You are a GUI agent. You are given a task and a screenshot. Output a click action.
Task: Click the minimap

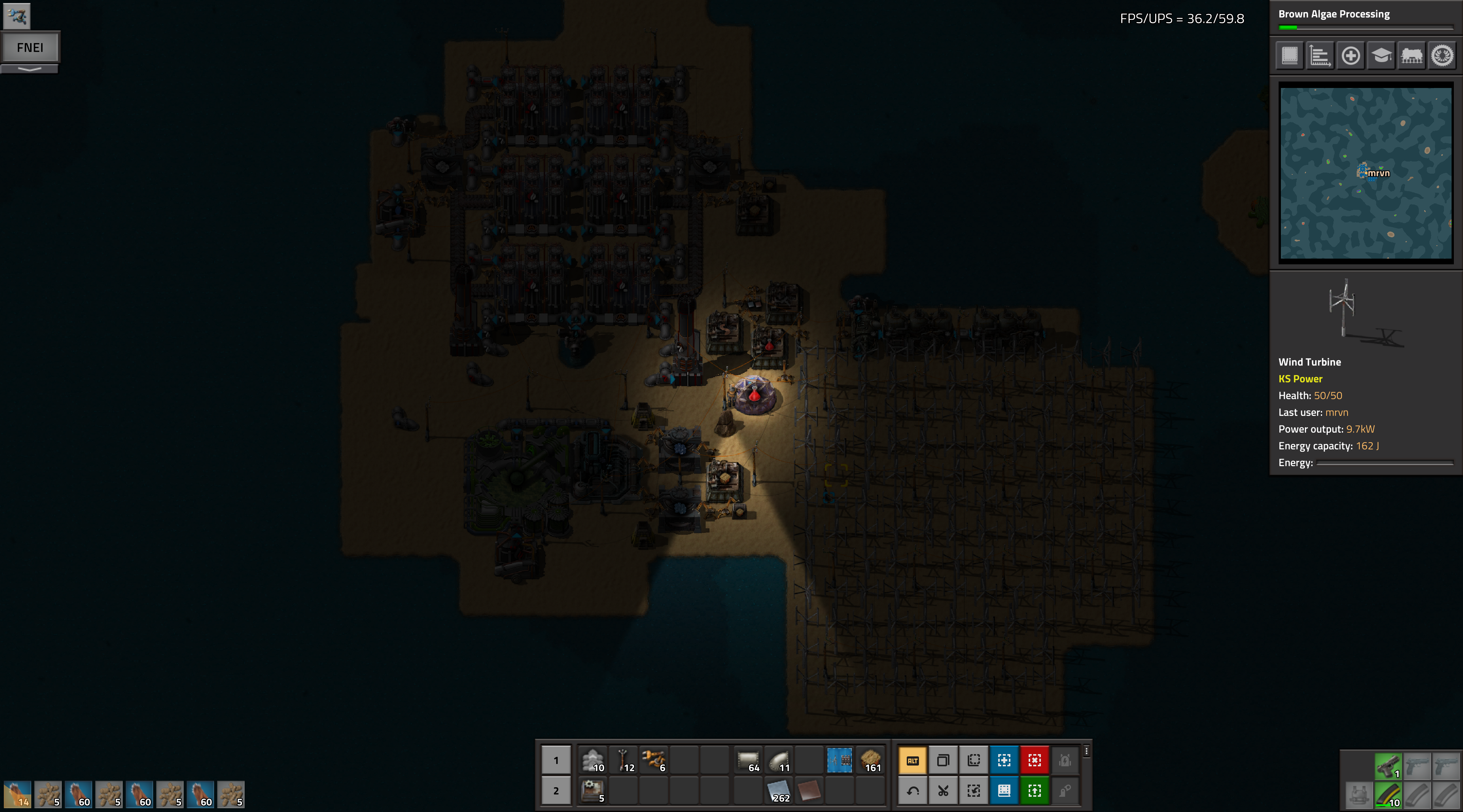pos(1366,173)
